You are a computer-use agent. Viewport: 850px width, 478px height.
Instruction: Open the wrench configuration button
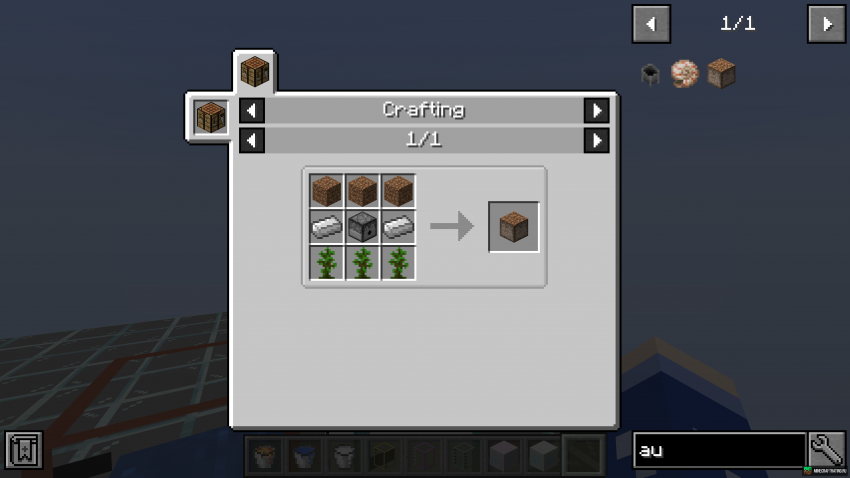tap(827, 451)
